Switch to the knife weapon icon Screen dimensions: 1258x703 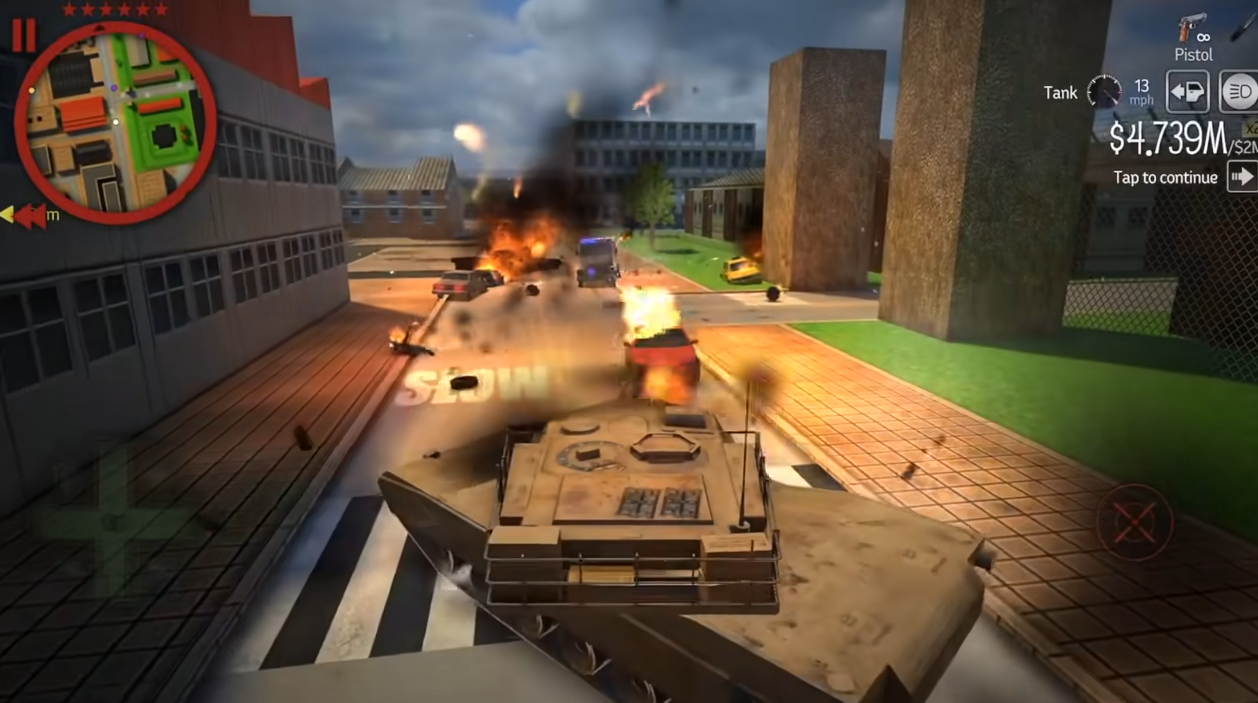click(x=1243, y=25)
